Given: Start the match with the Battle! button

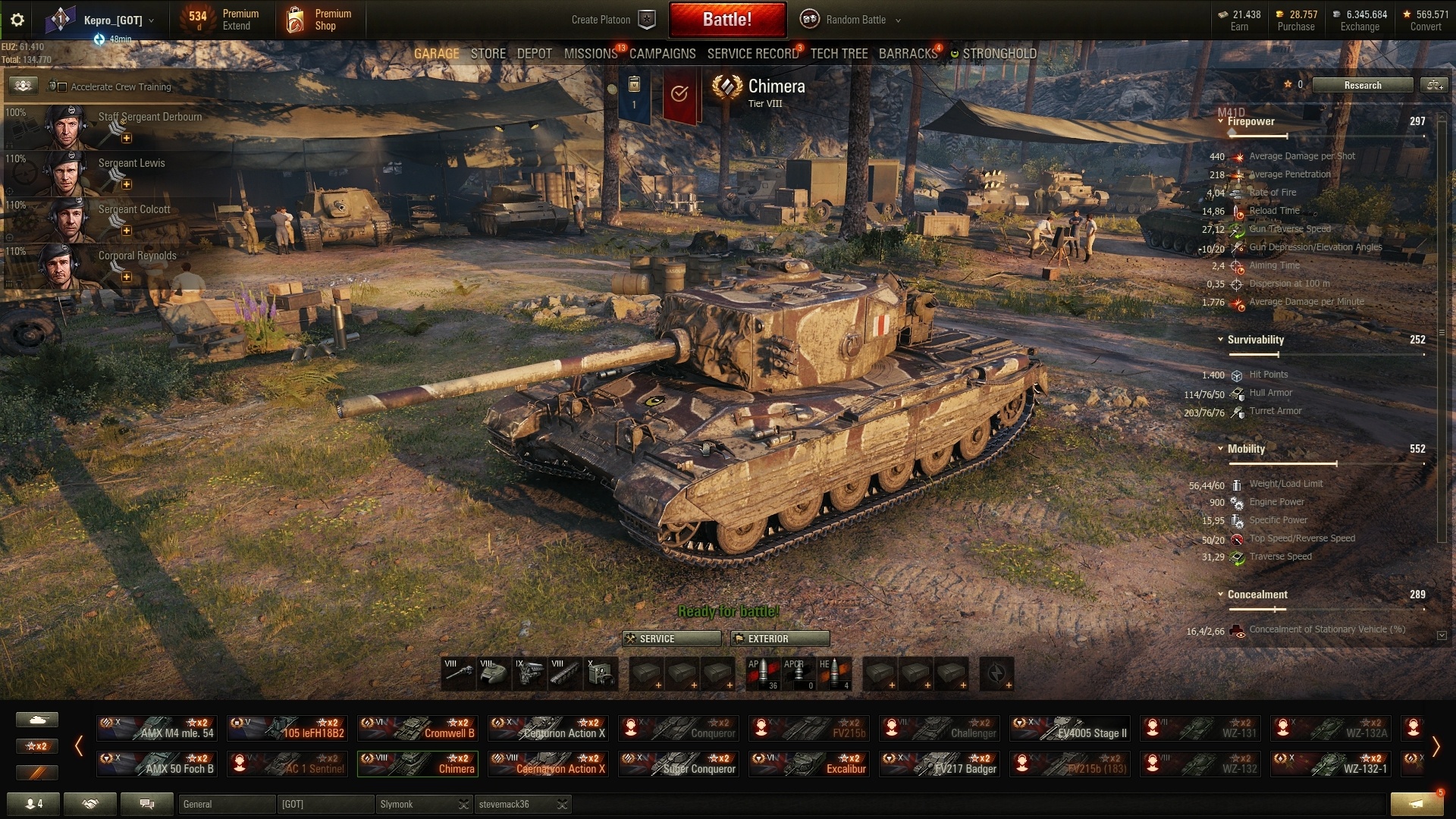Looking at the screenshot, I should pyautogui.click(x=726, y=20).
